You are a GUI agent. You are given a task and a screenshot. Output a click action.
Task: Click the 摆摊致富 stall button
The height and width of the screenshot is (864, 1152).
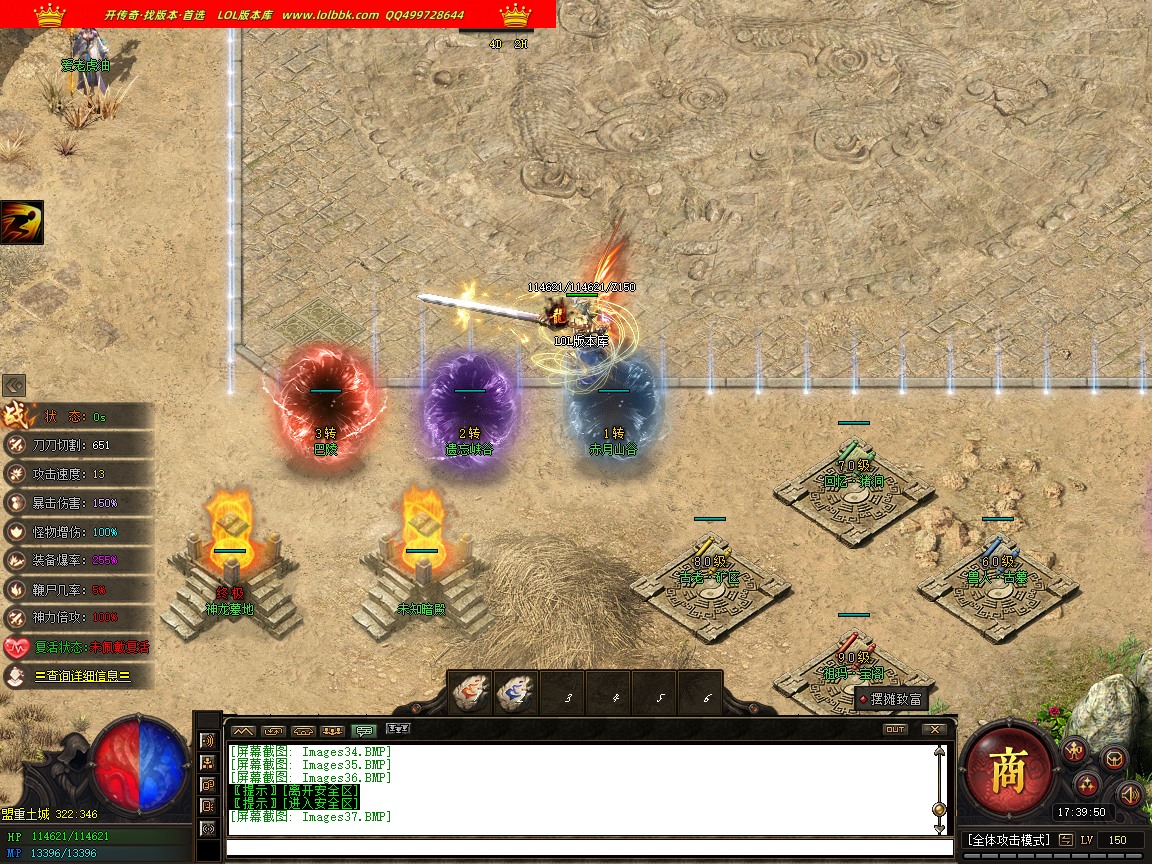(x=892, y=699)
